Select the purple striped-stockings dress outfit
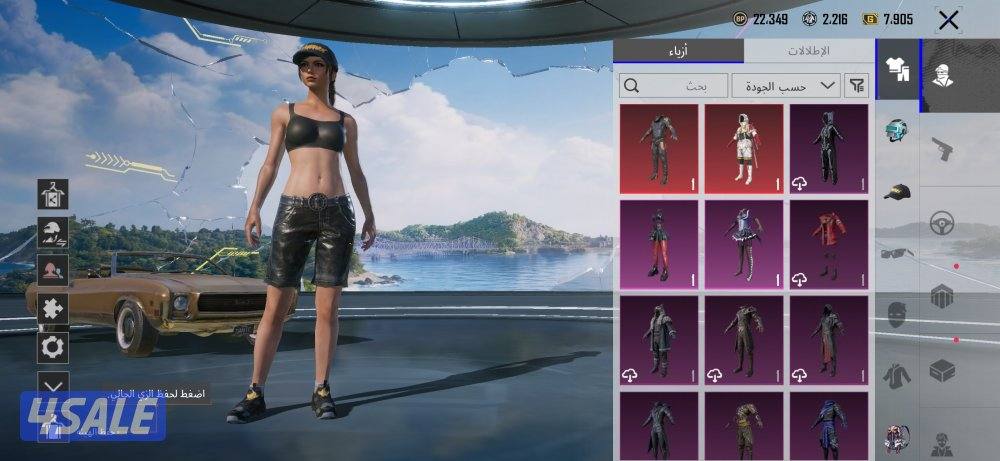 pos(743,243)
